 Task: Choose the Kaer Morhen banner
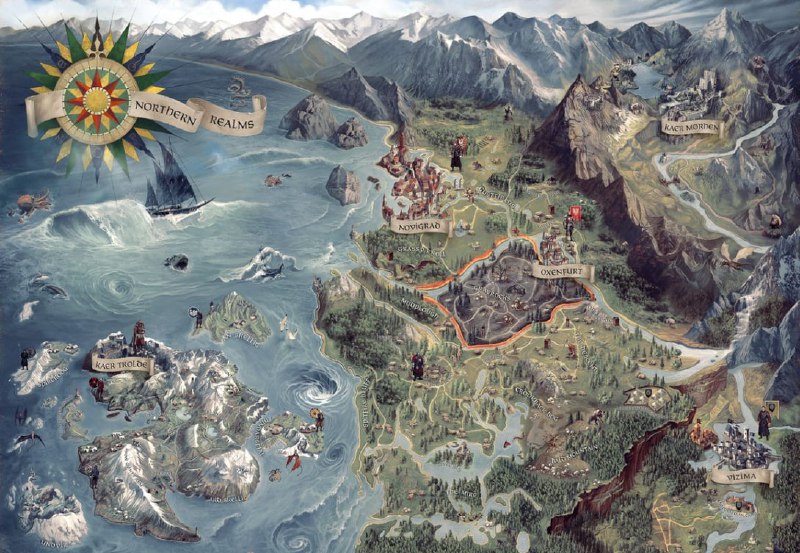point(688,127)
